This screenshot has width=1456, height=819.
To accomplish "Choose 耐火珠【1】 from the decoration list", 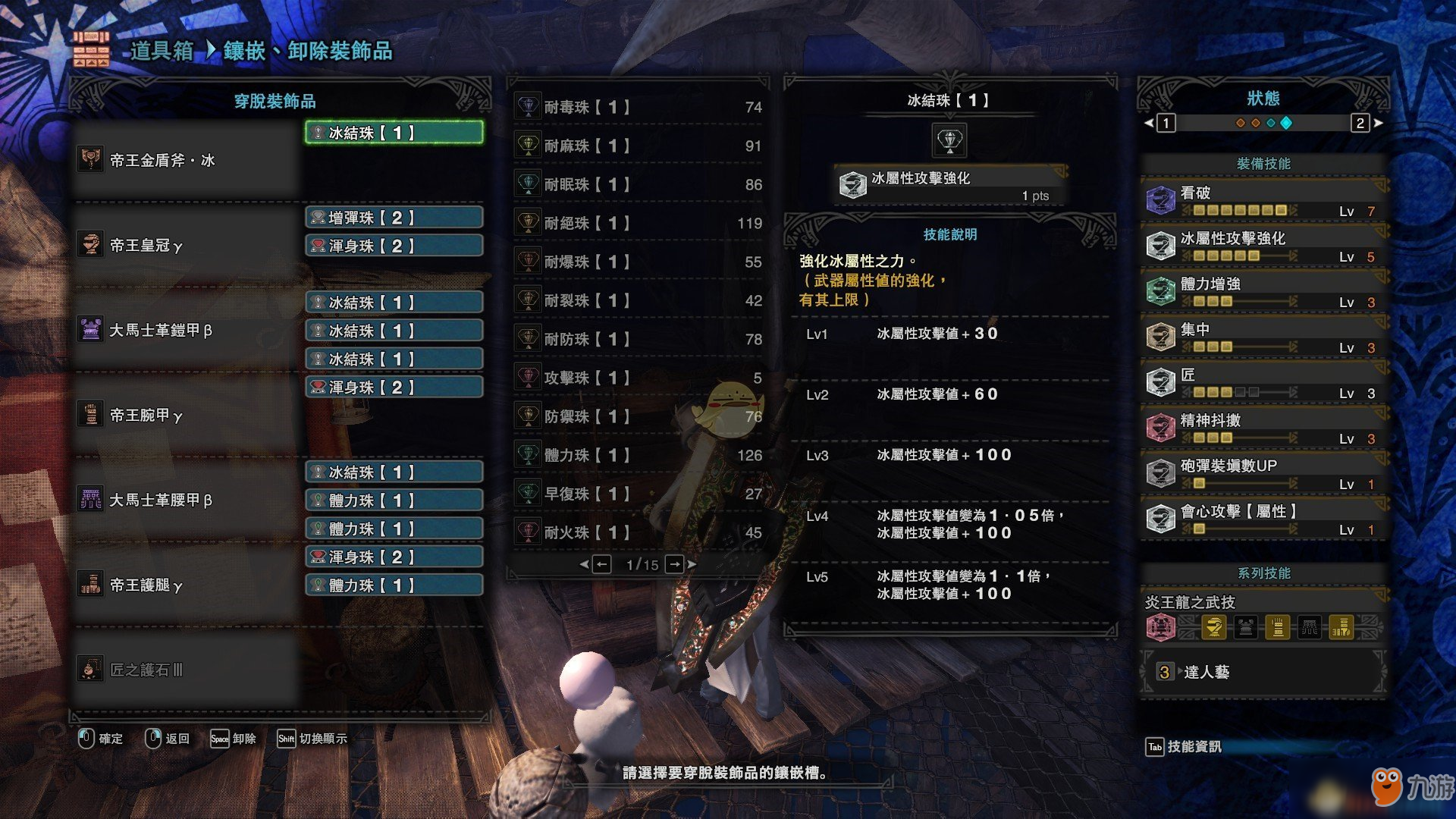I will (x=639, y=532).
